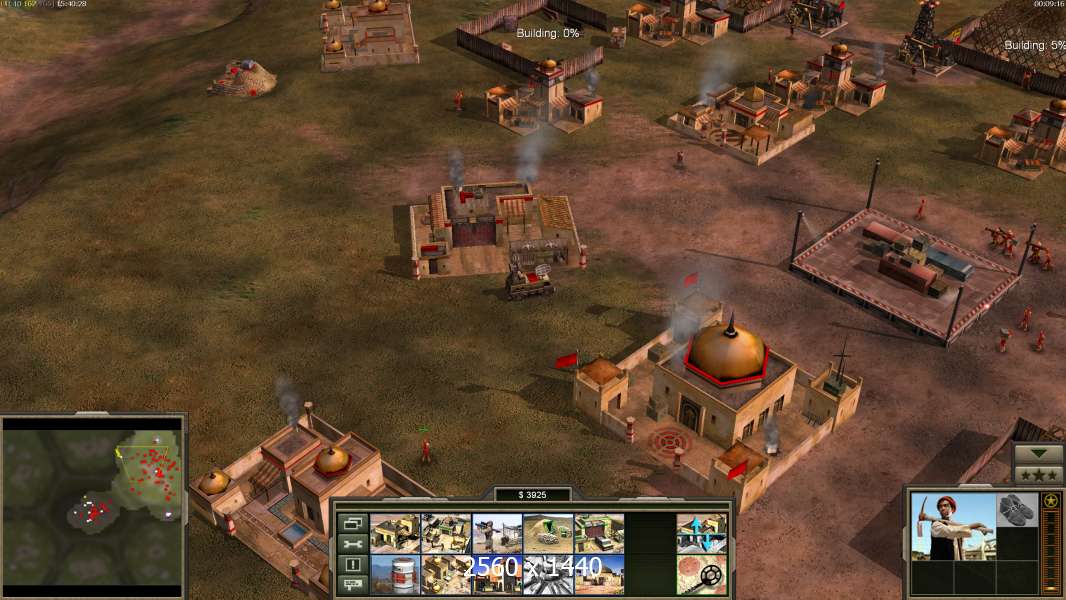Click the minimap to jump the view
The width and height of the screenshot is (1066, 600).
coord(93,503)
